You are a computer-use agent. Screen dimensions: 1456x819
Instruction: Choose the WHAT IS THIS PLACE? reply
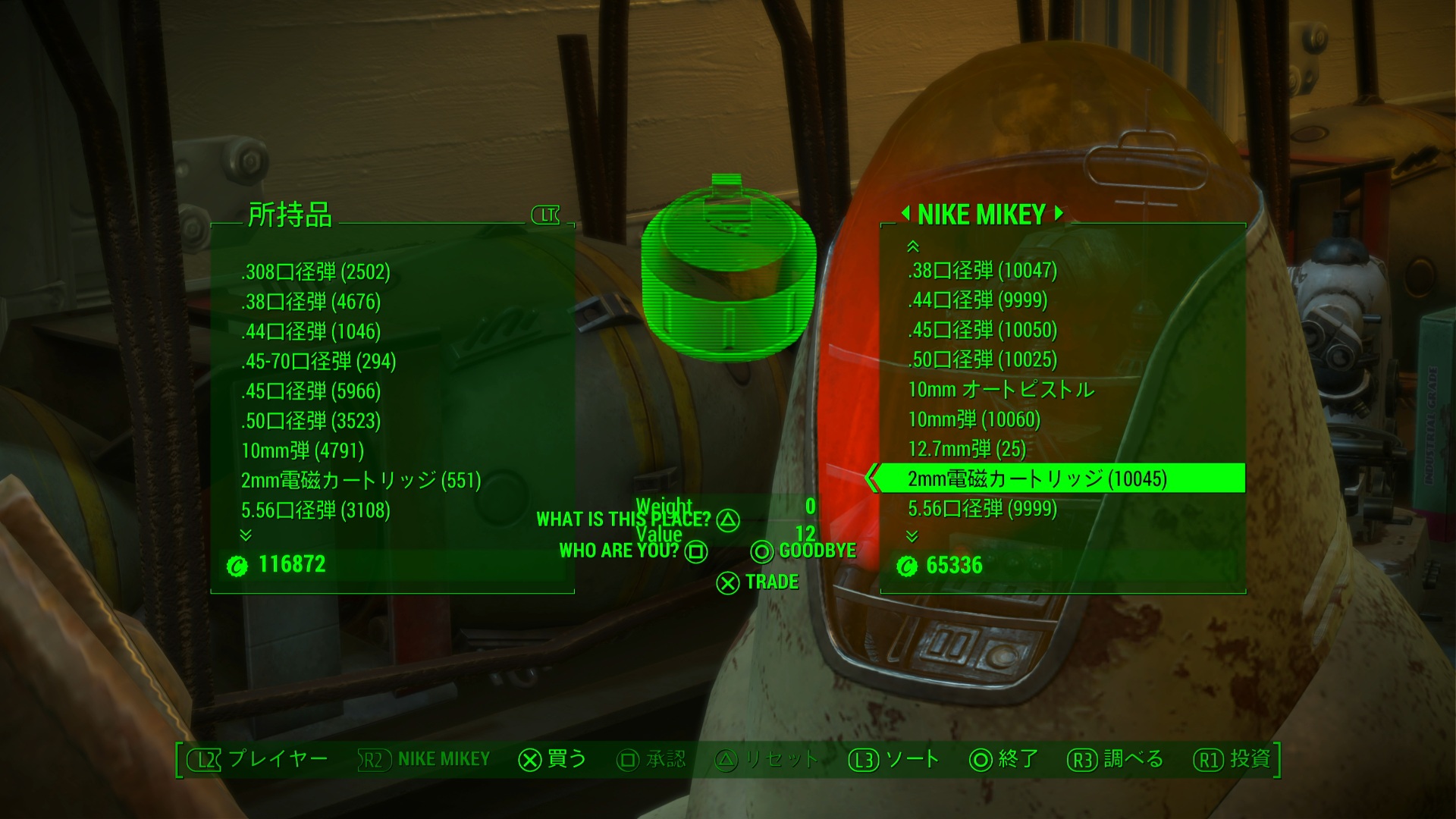click(x=637, y=519)
